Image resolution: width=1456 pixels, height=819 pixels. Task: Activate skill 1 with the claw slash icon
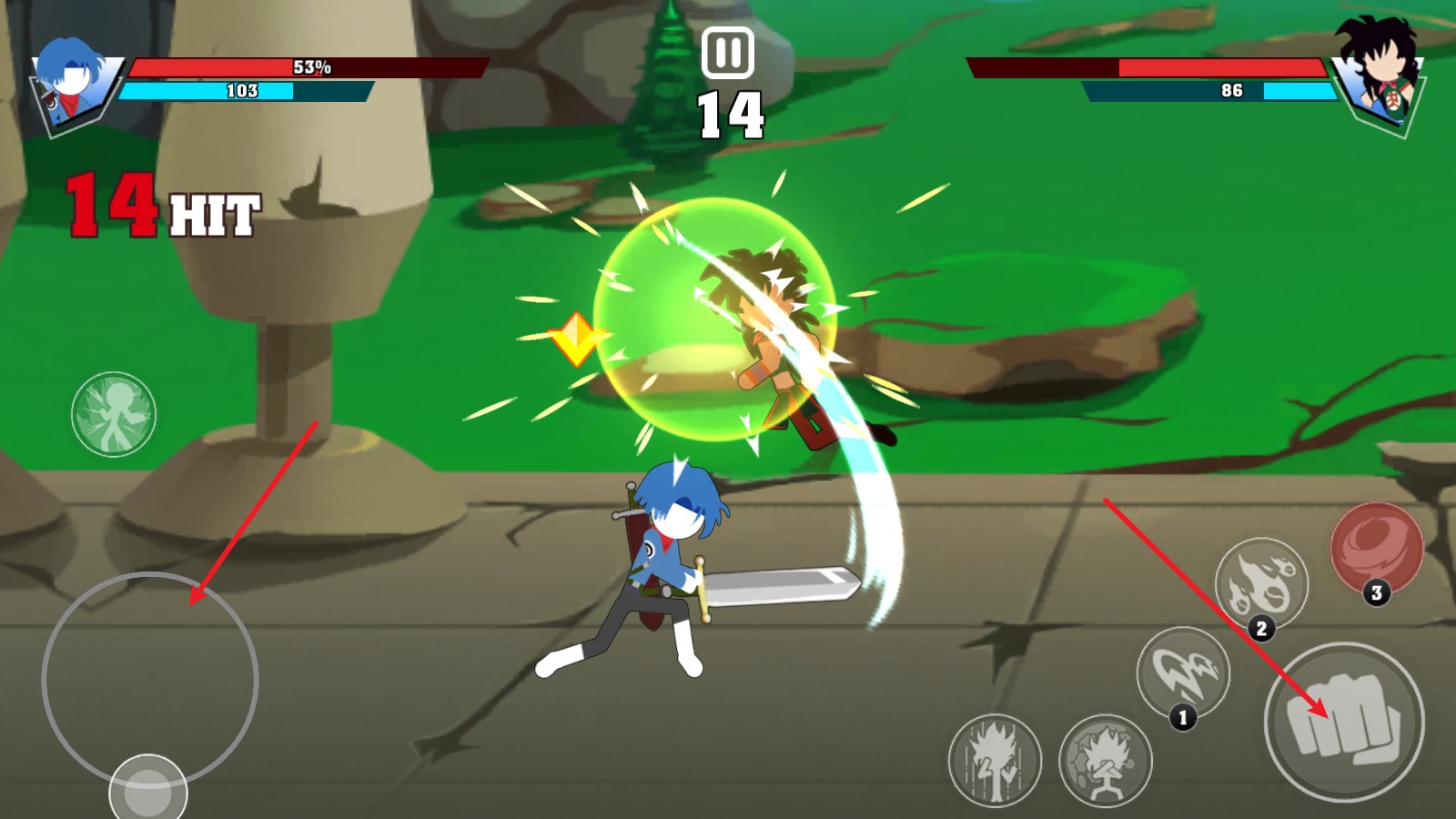click(1183, 673)
